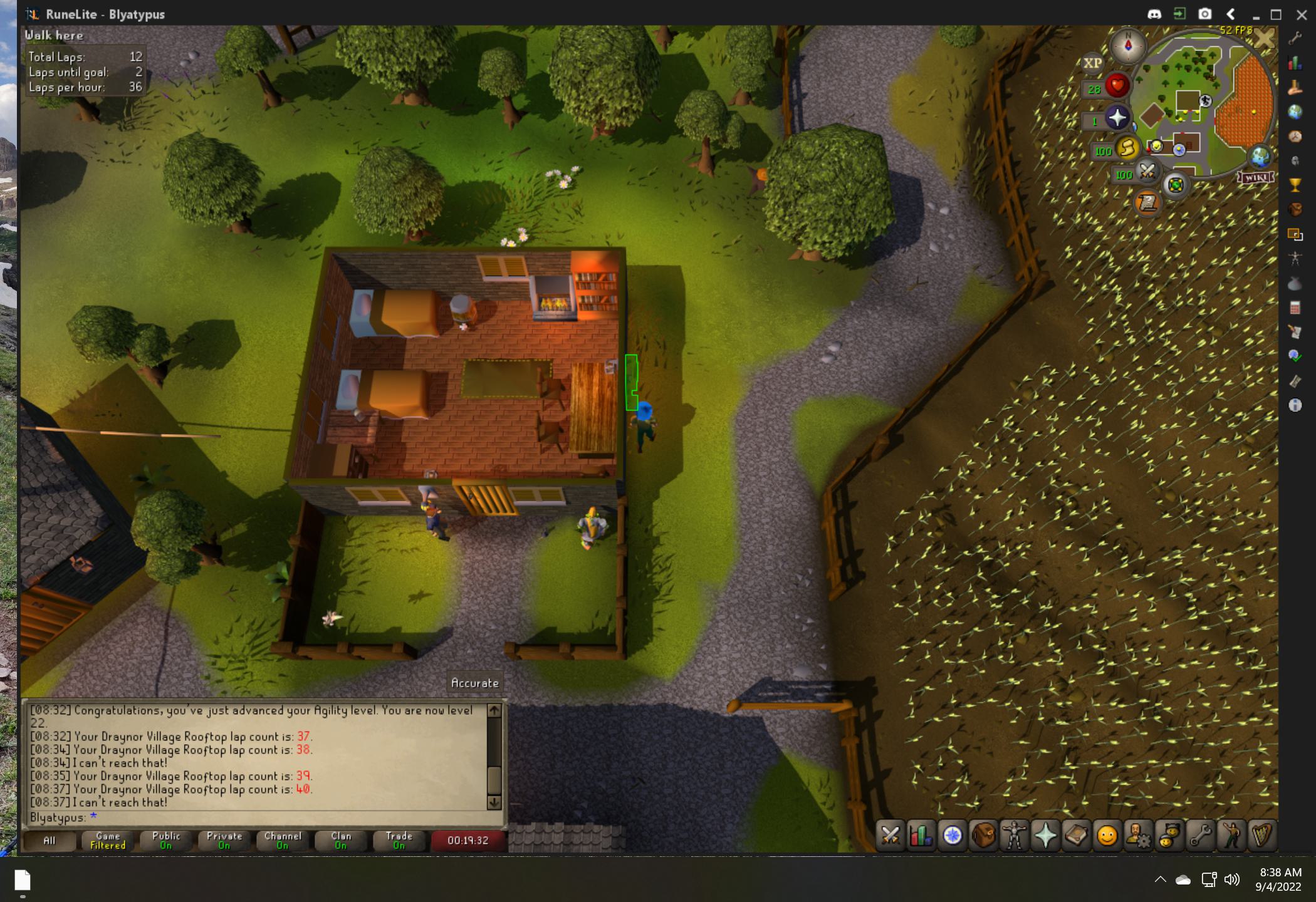The width and height of the screenshot is (1316, 902).
Task: Click the Wiki lookup banner
Action: 1256,177
